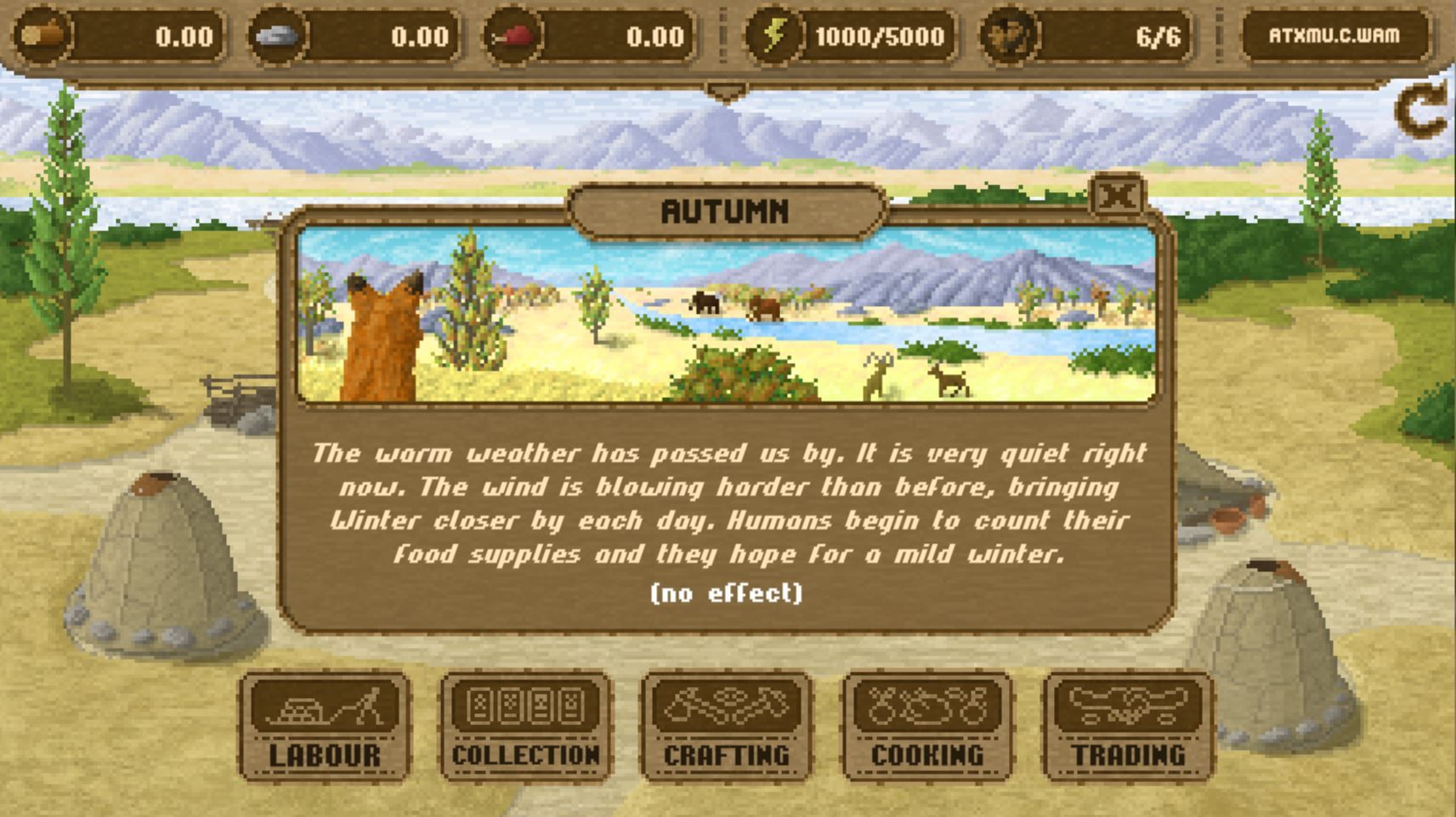
Task: Click the workers face icon
Action: pyautogui.click(x=1008, y=36)
